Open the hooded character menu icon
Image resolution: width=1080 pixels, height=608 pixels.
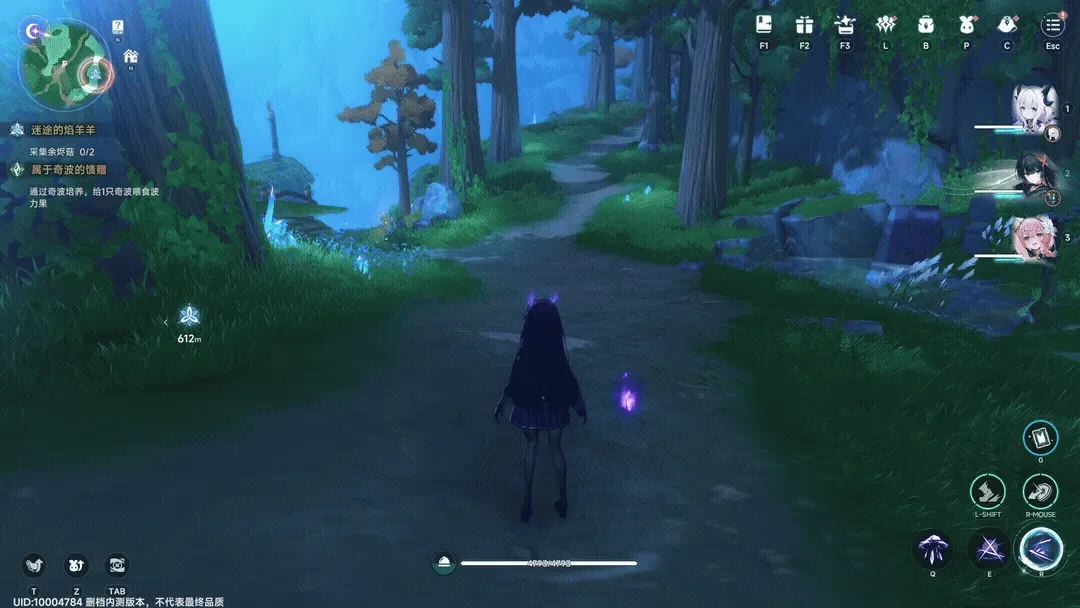[x=1007, y=24]
